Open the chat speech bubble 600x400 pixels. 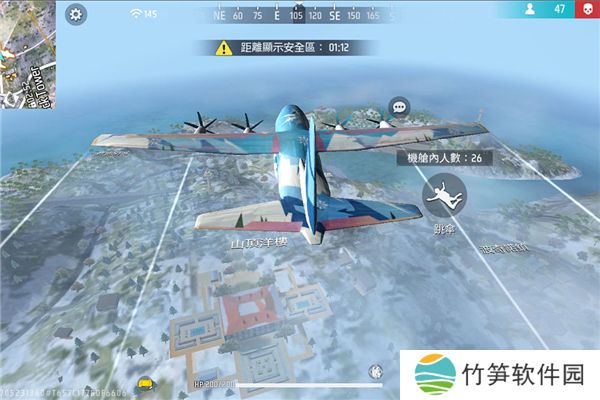399,106
